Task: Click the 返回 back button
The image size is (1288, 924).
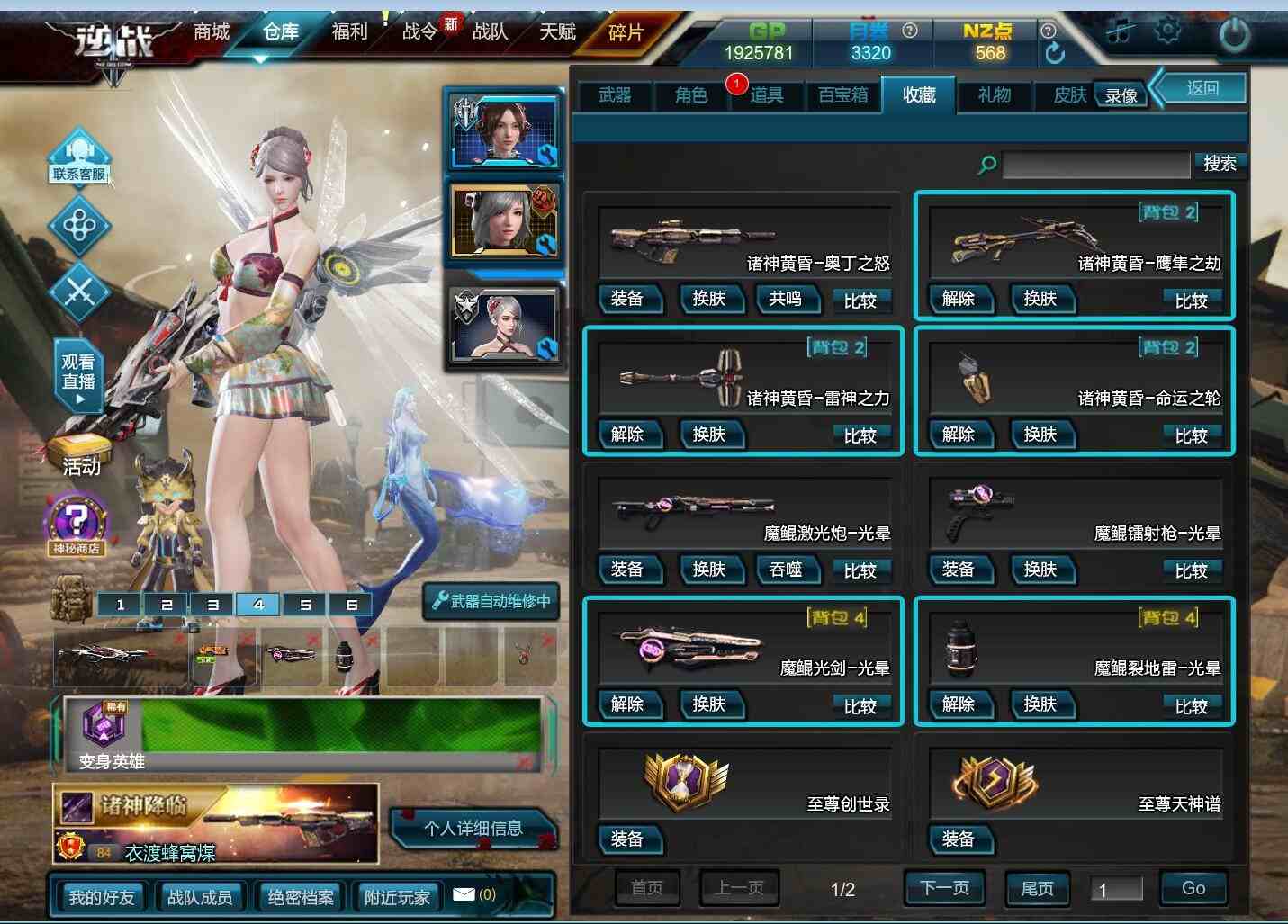Action: tap(1202, 88)
